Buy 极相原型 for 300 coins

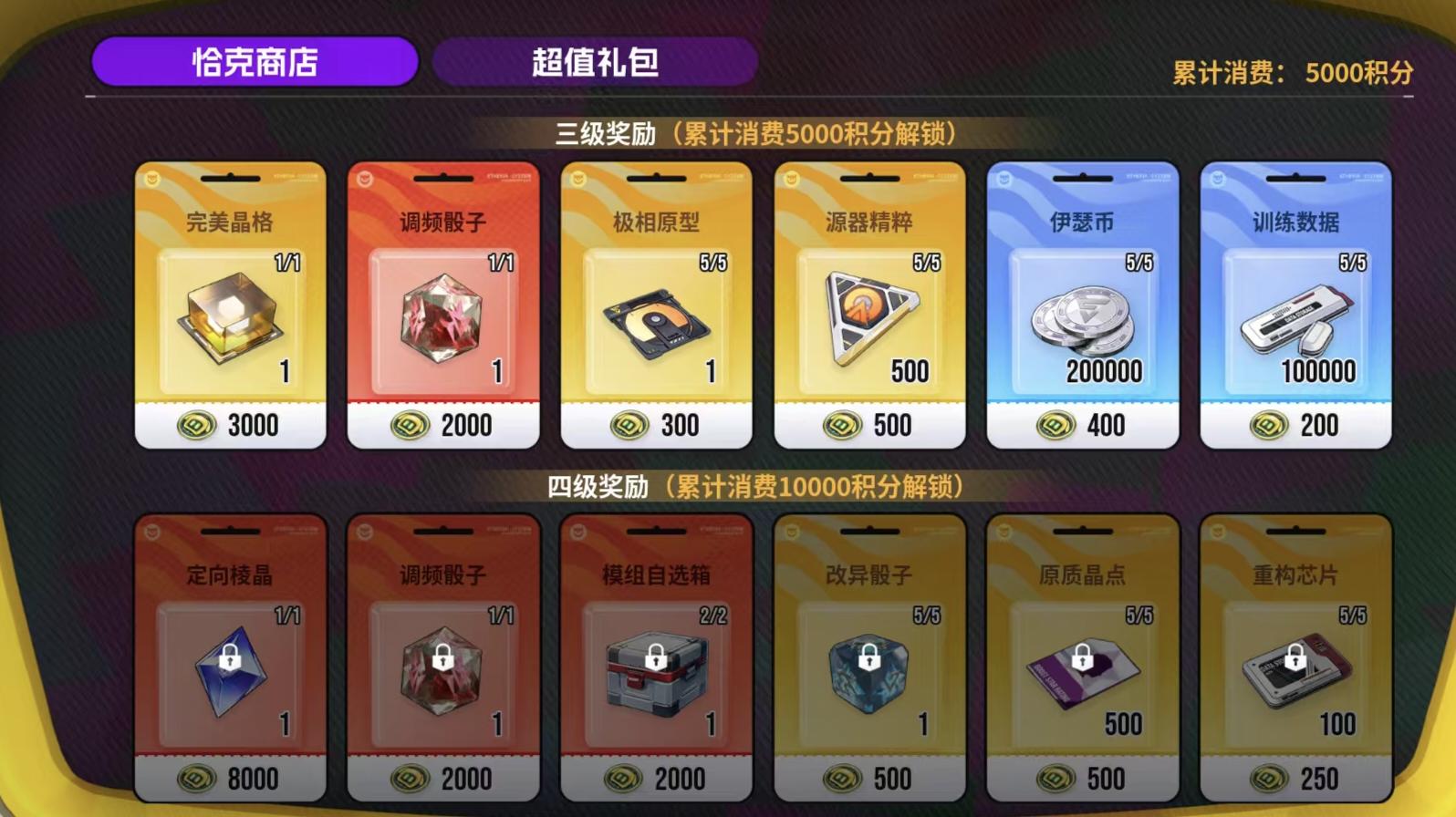click(x=656, y=425)
